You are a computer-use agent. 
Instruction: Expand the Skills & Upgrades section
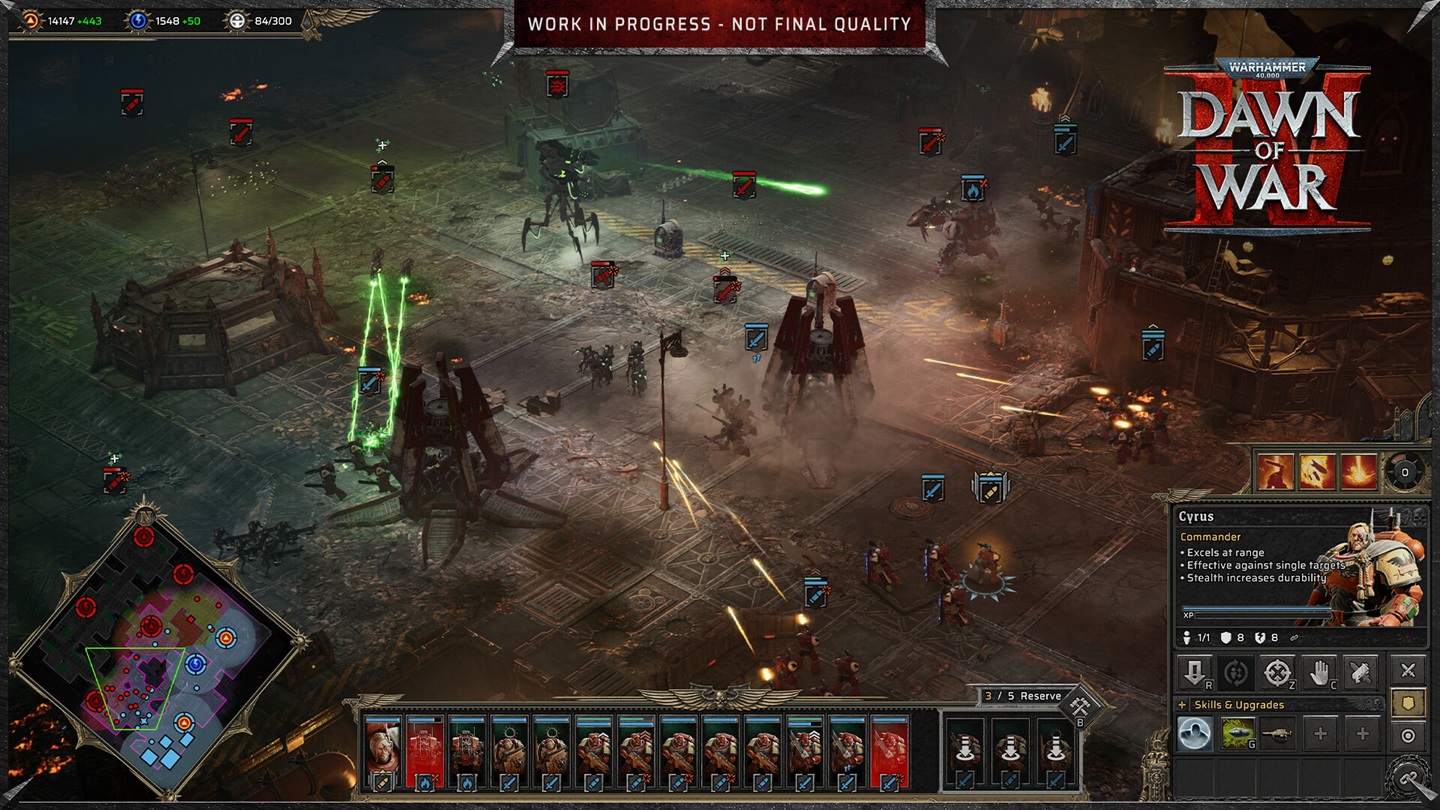tap(1181, 705)
